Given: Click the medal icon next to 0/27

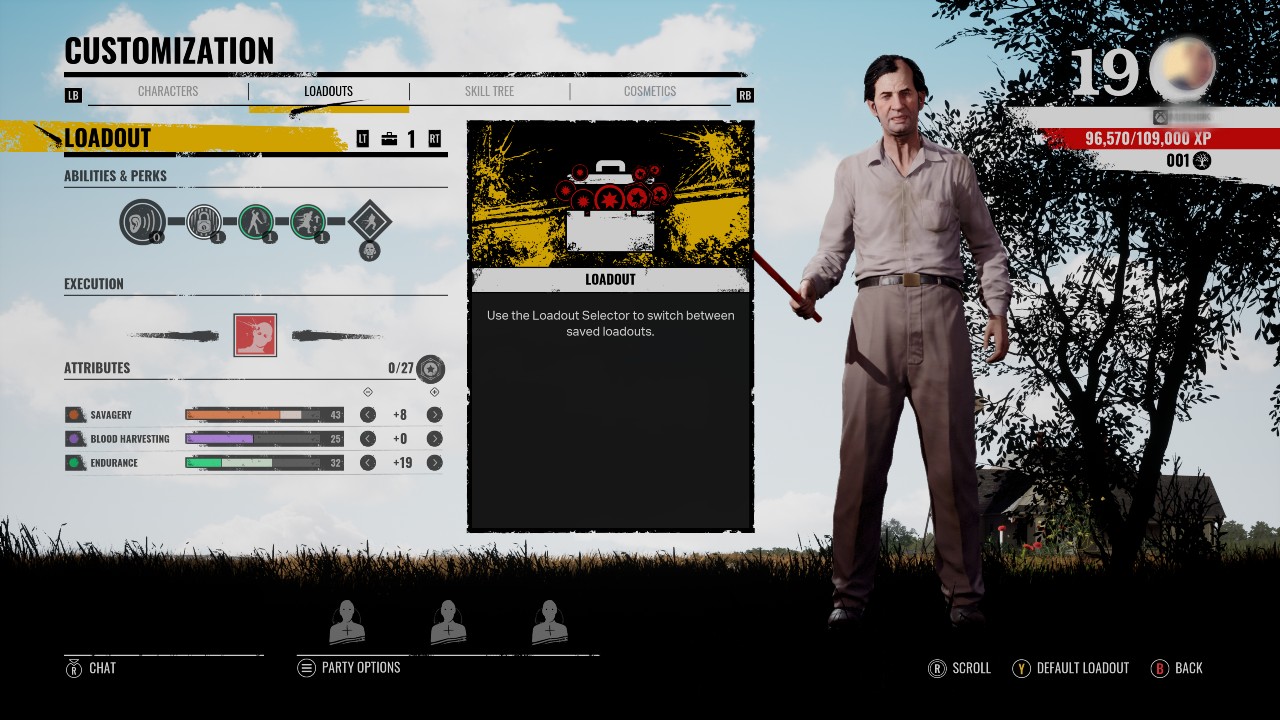Looking at the screenshot, I should point(430,369).
